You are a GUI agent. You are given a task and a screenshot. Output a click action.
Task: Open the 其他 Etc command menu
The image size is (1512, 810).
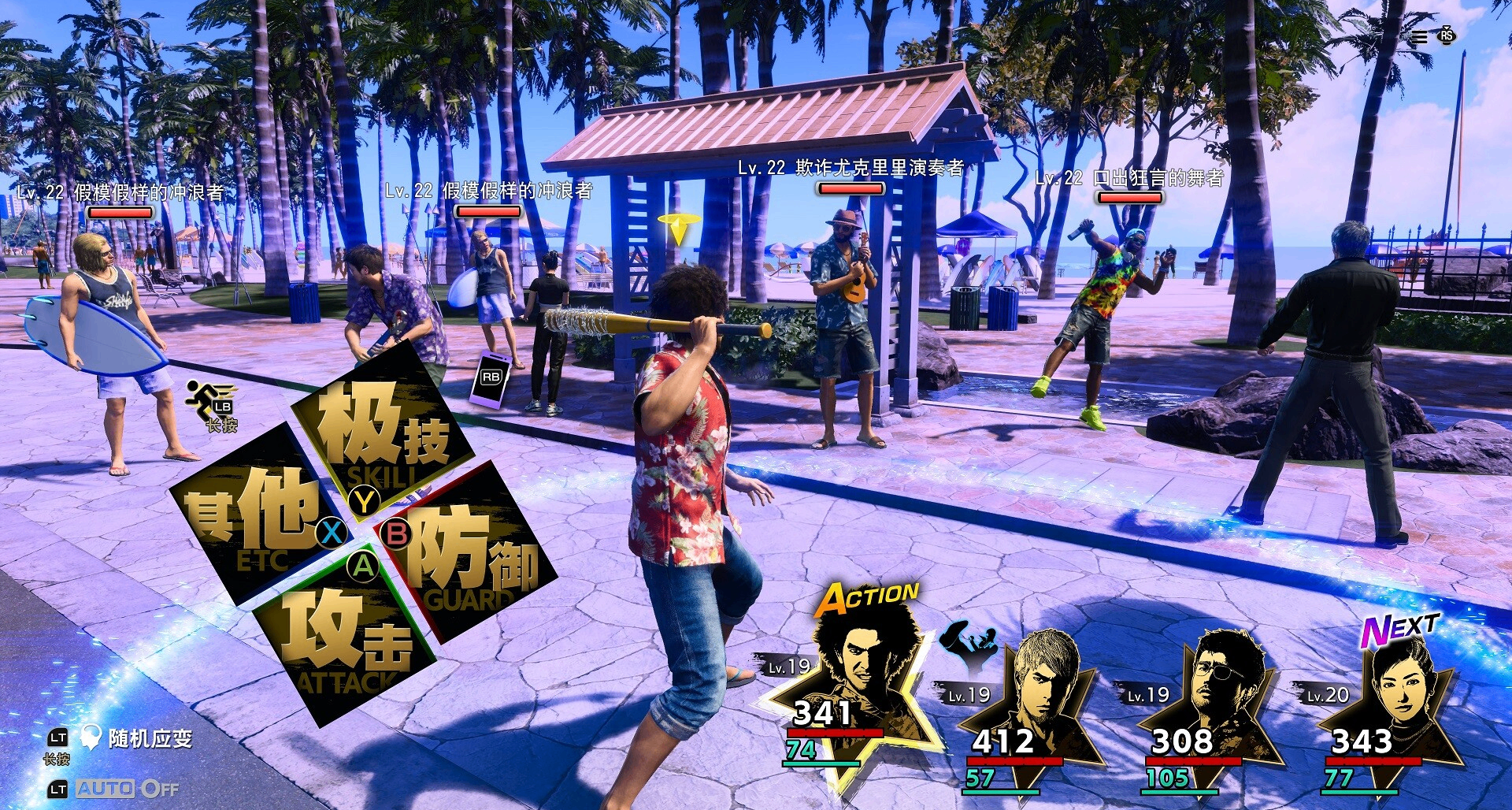[252, 516]
